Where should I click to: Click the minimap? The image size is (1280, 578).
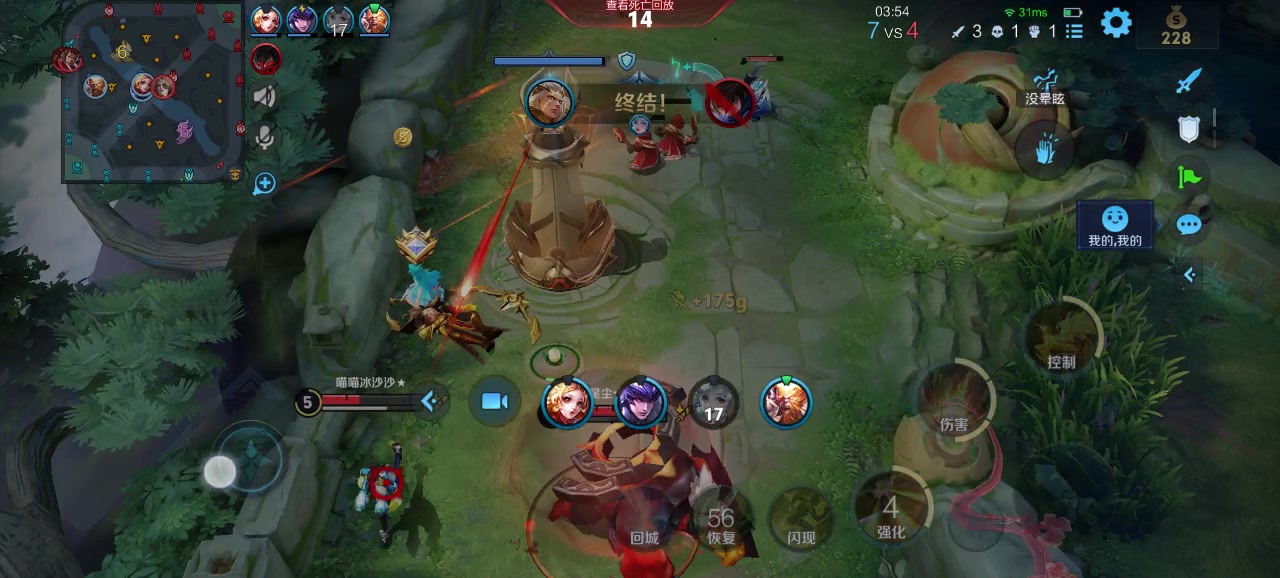(152, 92)
